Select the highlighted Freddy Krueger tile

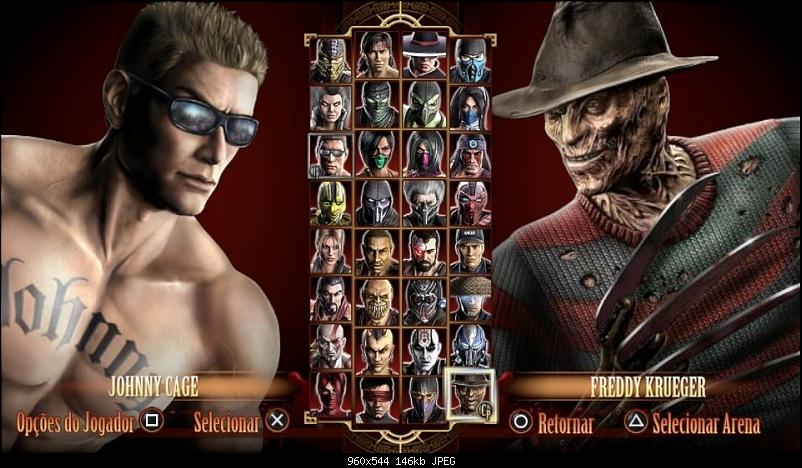(x=468, y=393)
